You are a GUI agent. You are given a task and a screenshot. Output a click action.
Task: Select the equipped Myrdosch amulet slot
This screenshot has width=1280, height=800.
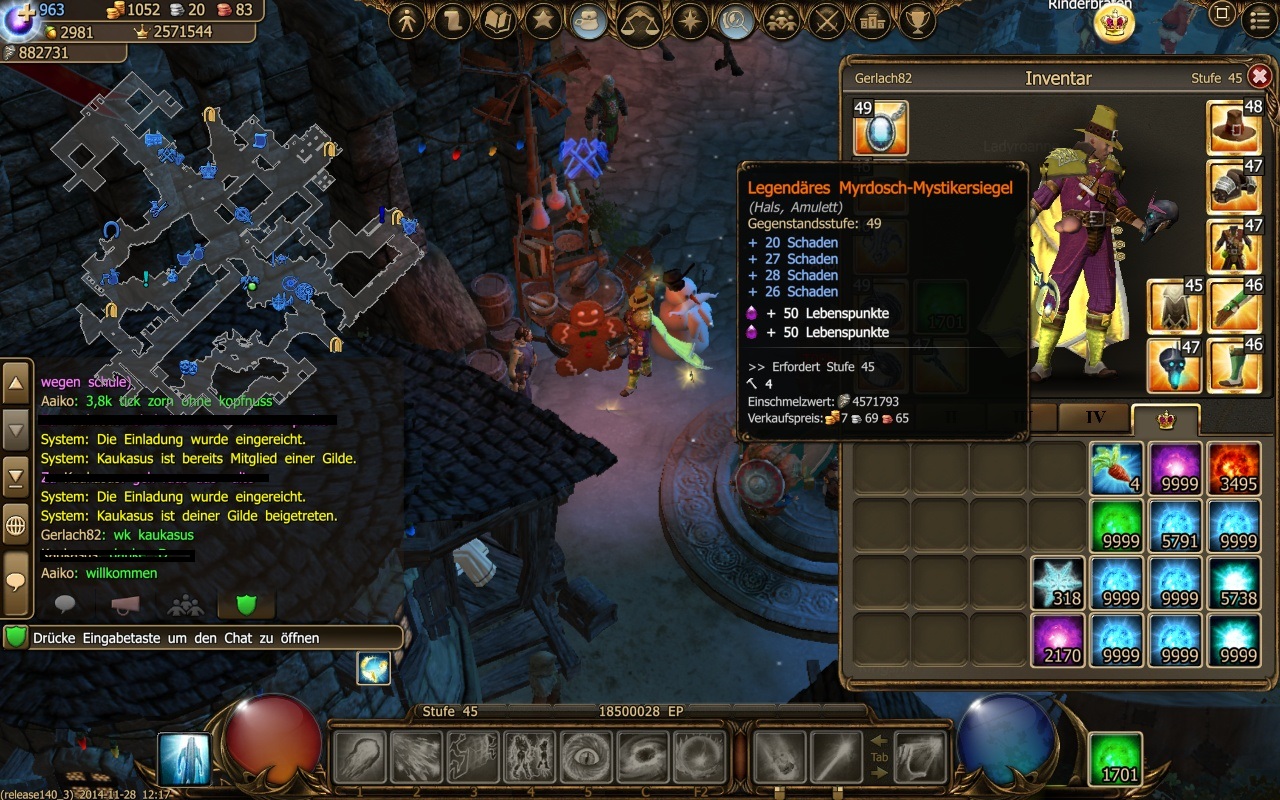click(x=880, y=128)
